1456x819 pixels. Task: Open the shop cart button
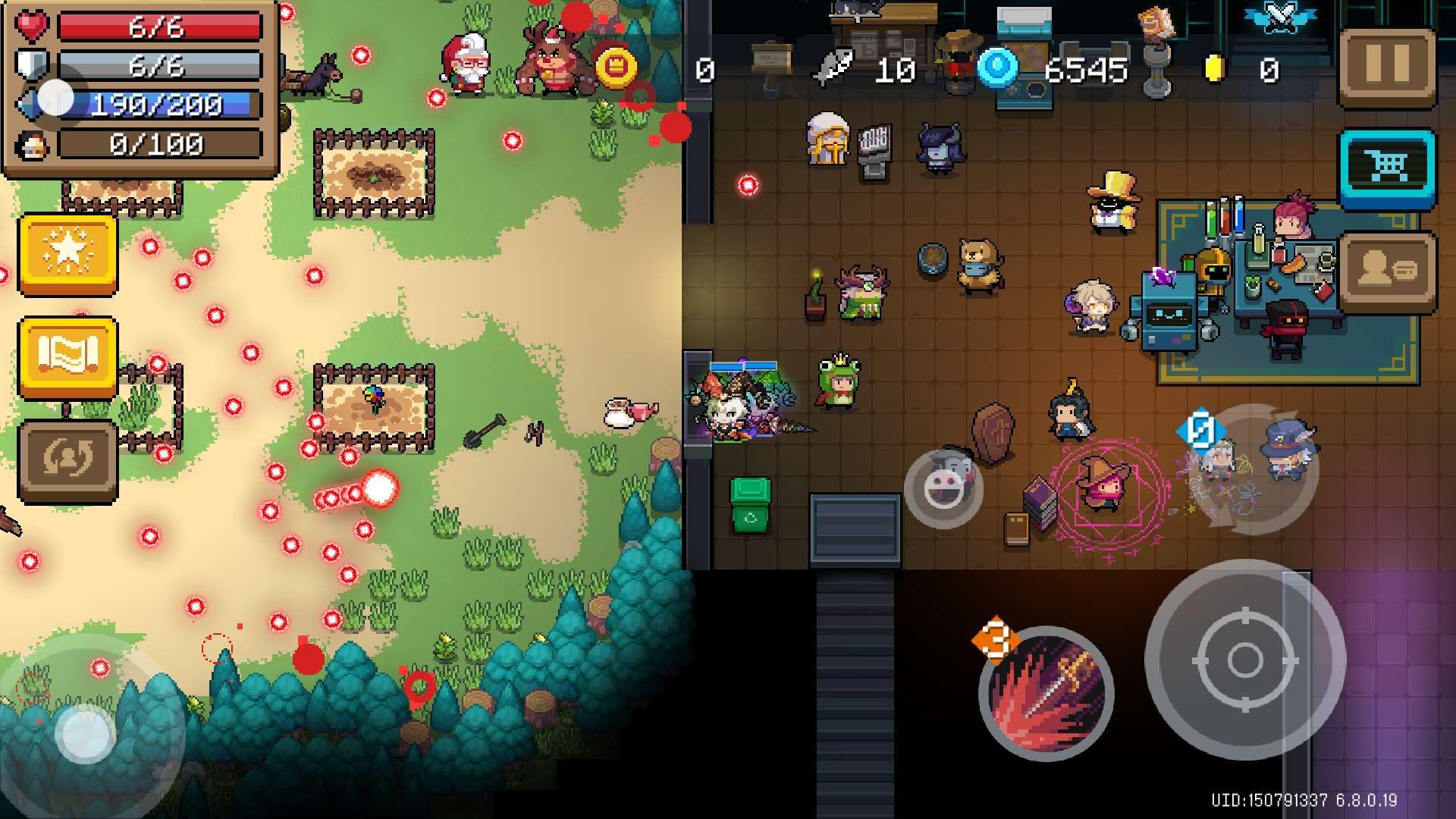(1387, 168)
